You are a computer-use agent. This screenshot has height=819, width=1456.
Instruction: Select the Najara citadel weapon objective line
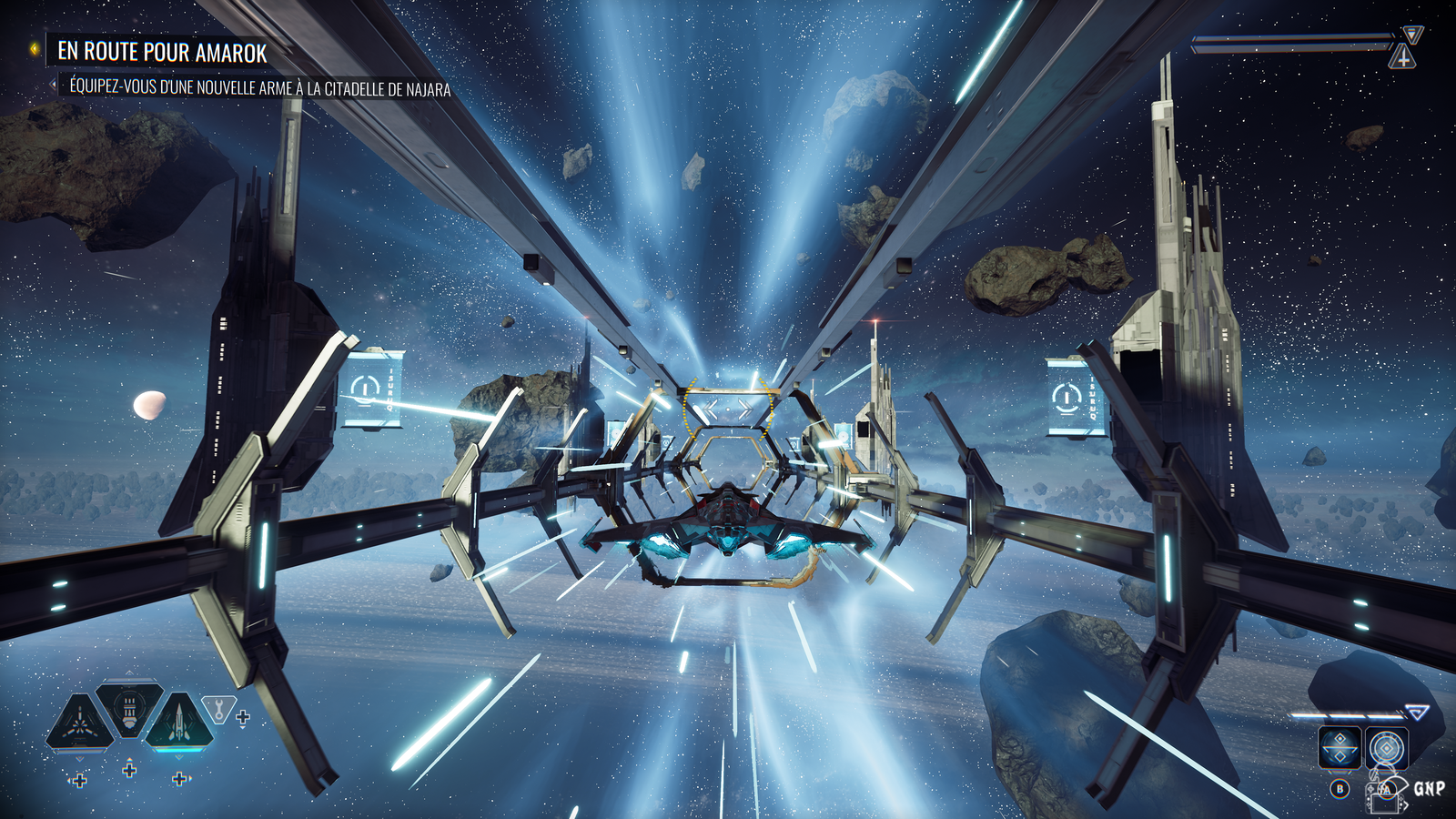(260, 88)
